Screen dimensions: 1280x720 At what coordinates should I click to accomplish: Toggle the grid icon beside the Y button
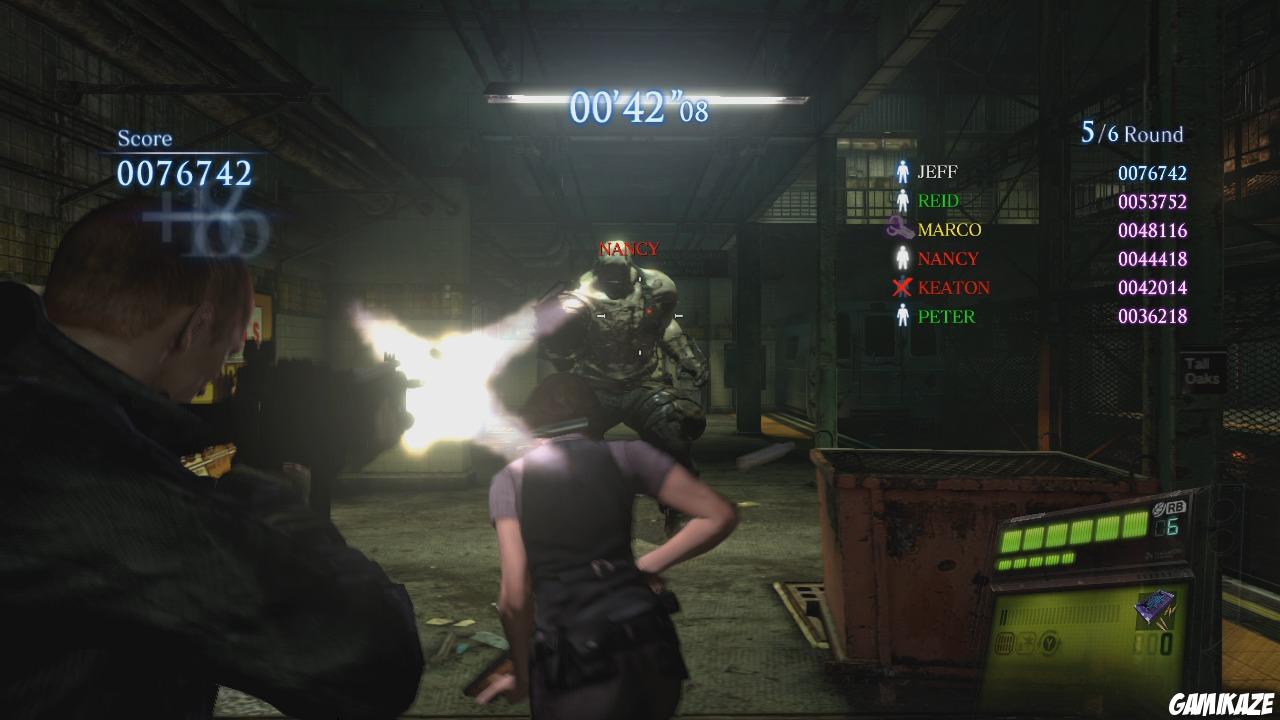1004,644
